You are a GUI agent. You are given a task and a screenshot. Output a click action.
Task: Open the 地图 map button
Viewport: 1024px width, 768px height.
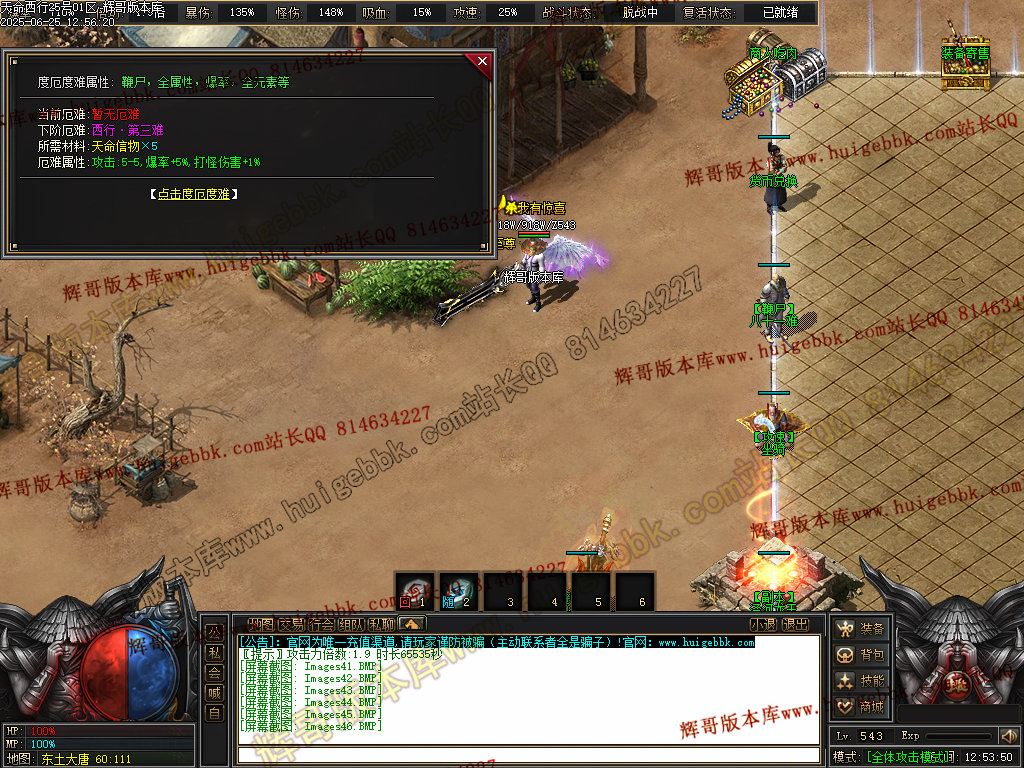pyautogui.click(x=260, y=625)
